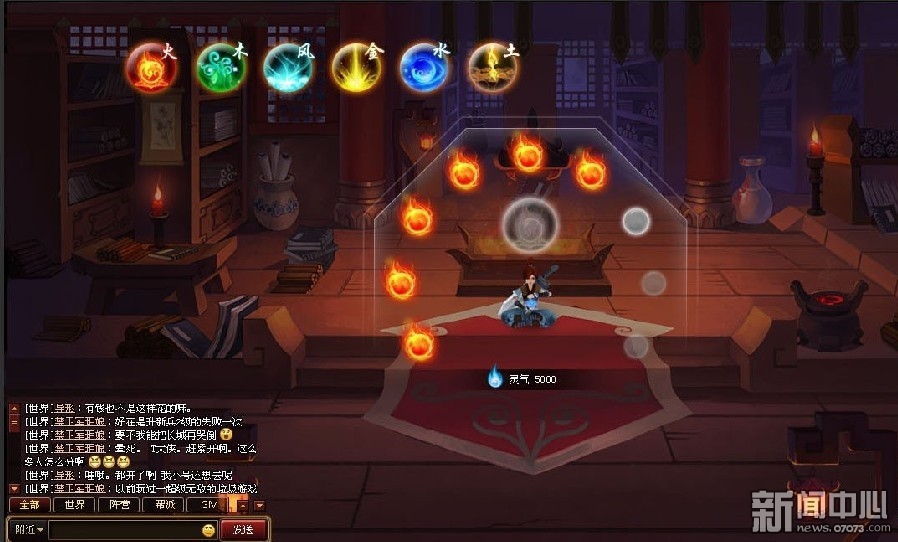The width and height of the screenshot is (898, 542).
Task: Choose the green Wood (木) element orb
Action: tap(220, 68)
